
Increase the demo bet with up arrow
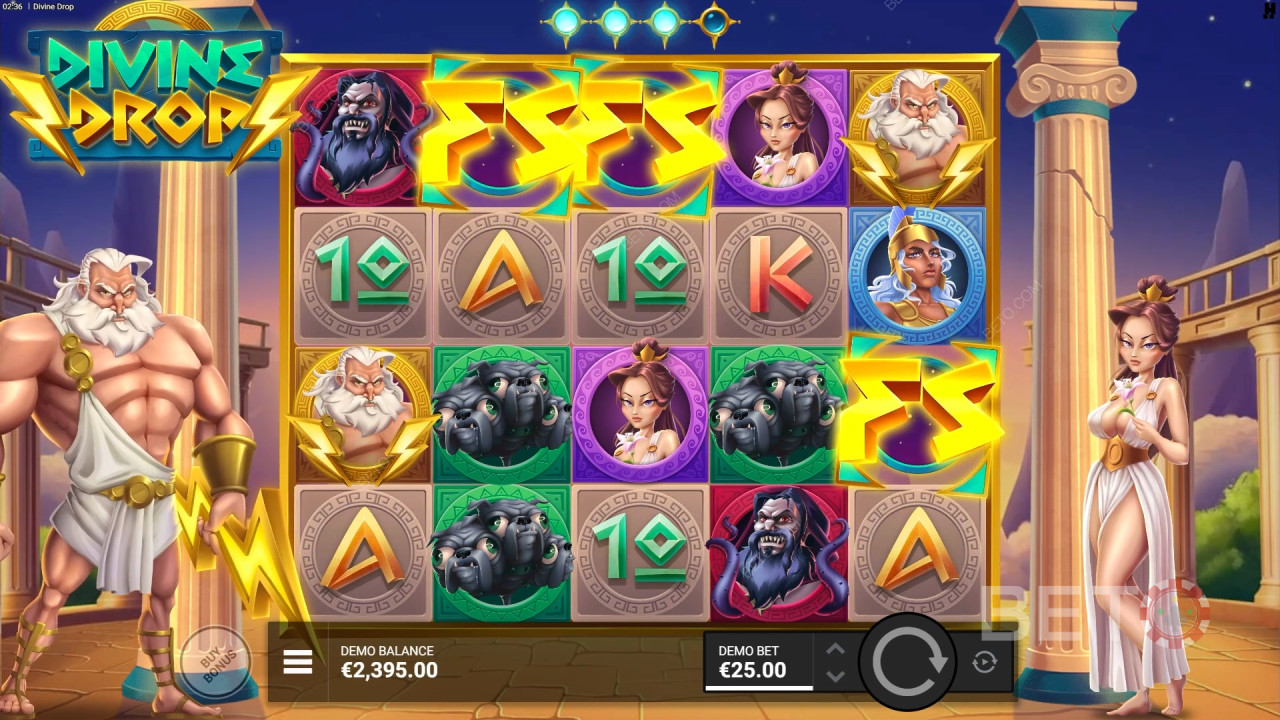click(x=836, y=649)
